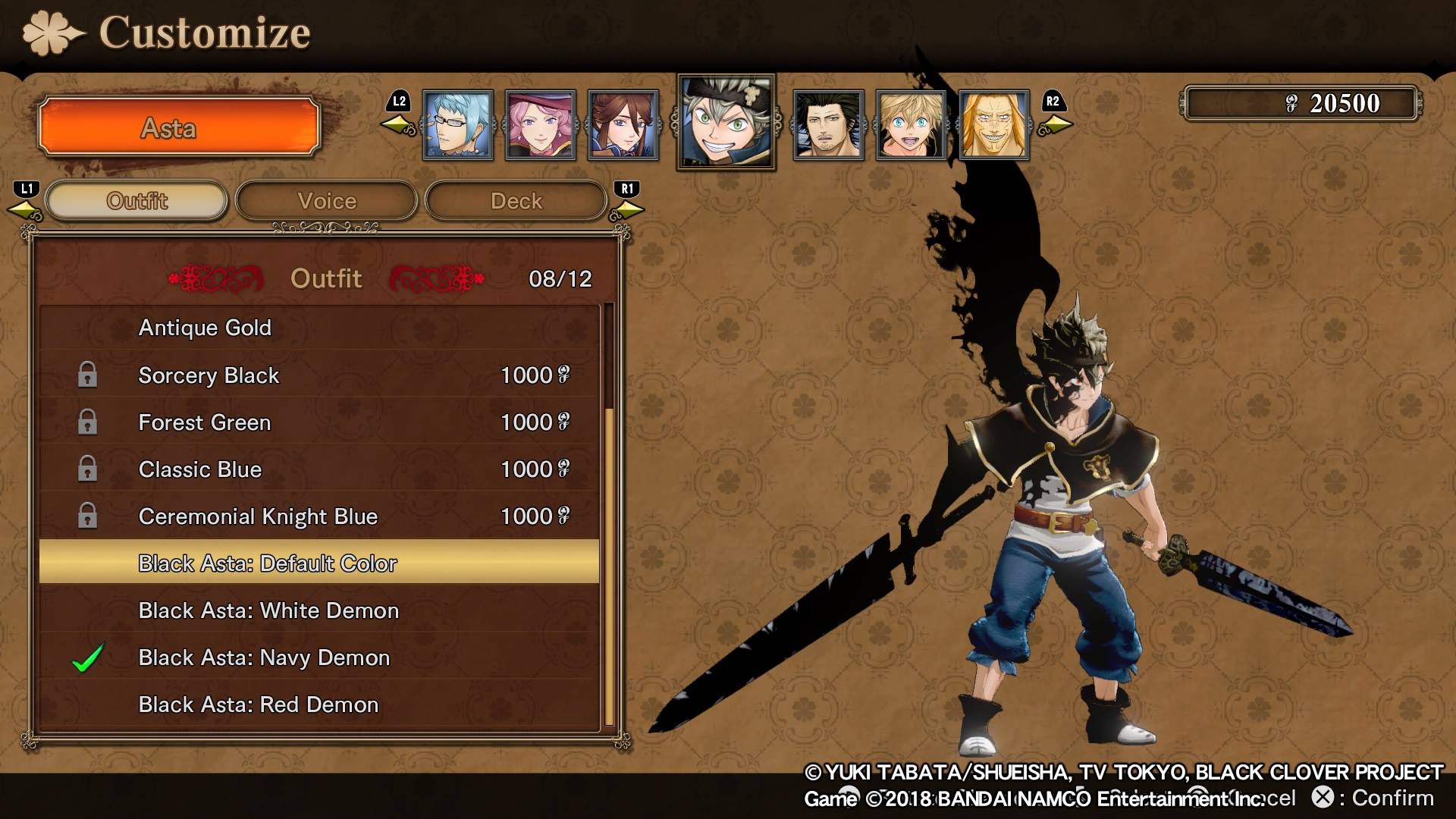The image size is (1456, 819).
Task: Select the Outfit tab
Action: click(x=137, y=201)
